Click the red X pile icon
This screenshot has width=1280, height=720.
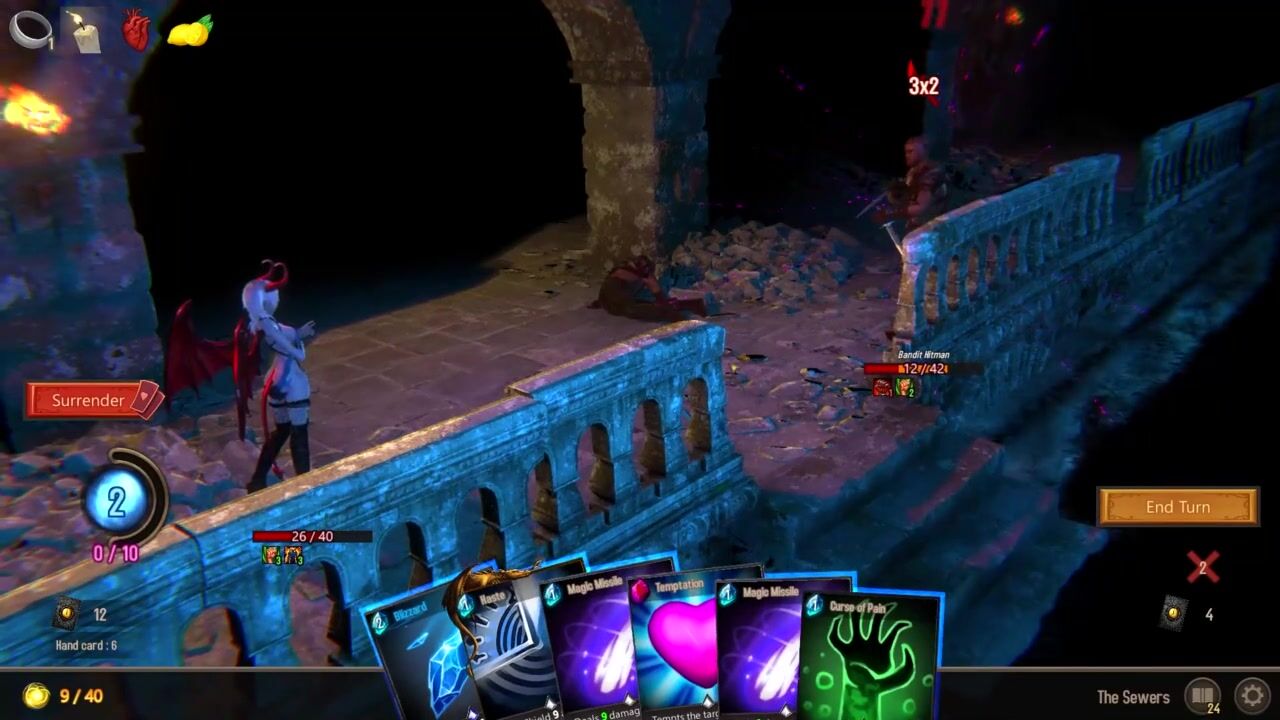[1202, 567]
